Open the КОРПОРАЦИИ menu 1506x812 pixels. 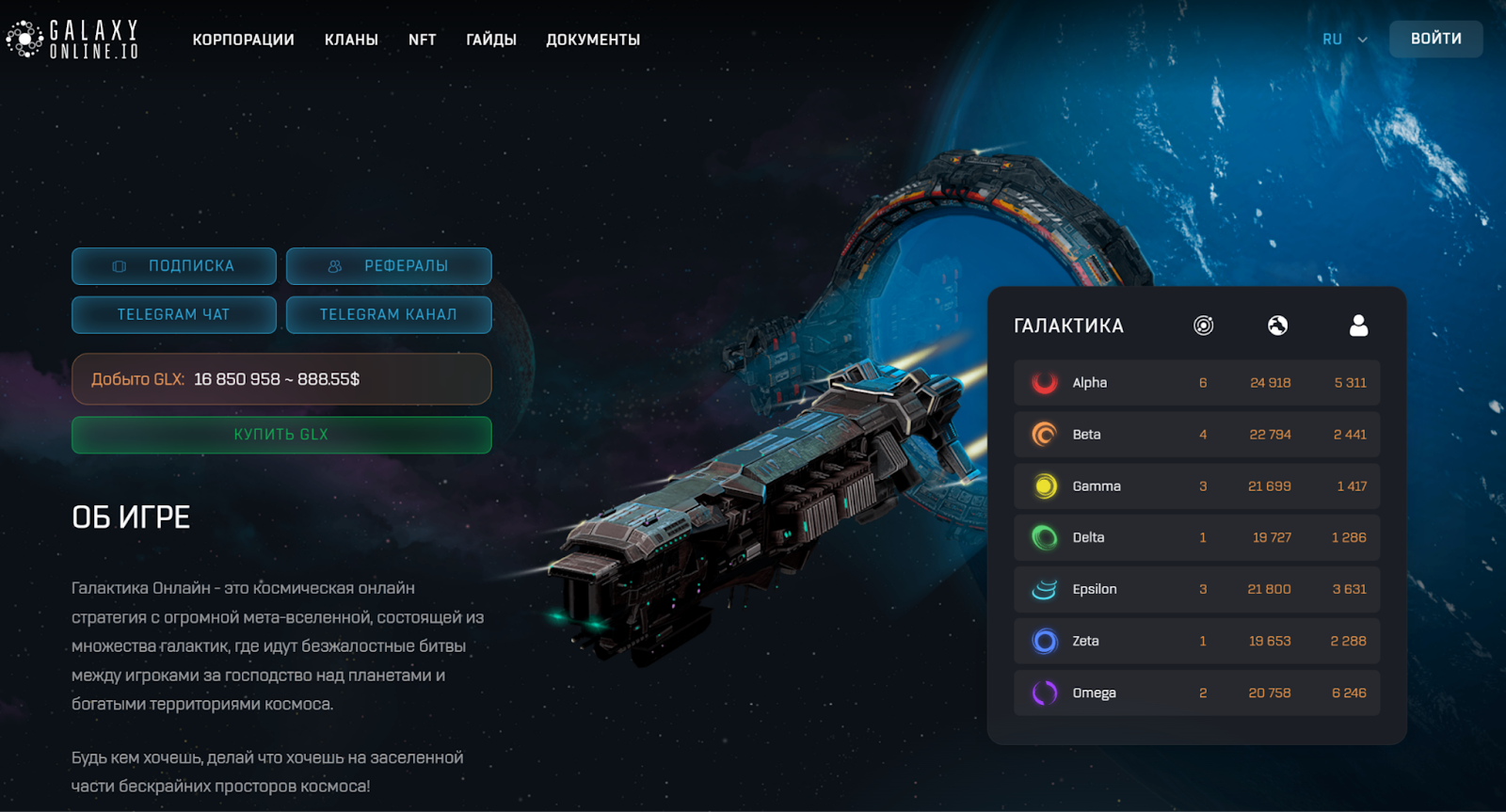pyautogui.click(x=244, y=40)
